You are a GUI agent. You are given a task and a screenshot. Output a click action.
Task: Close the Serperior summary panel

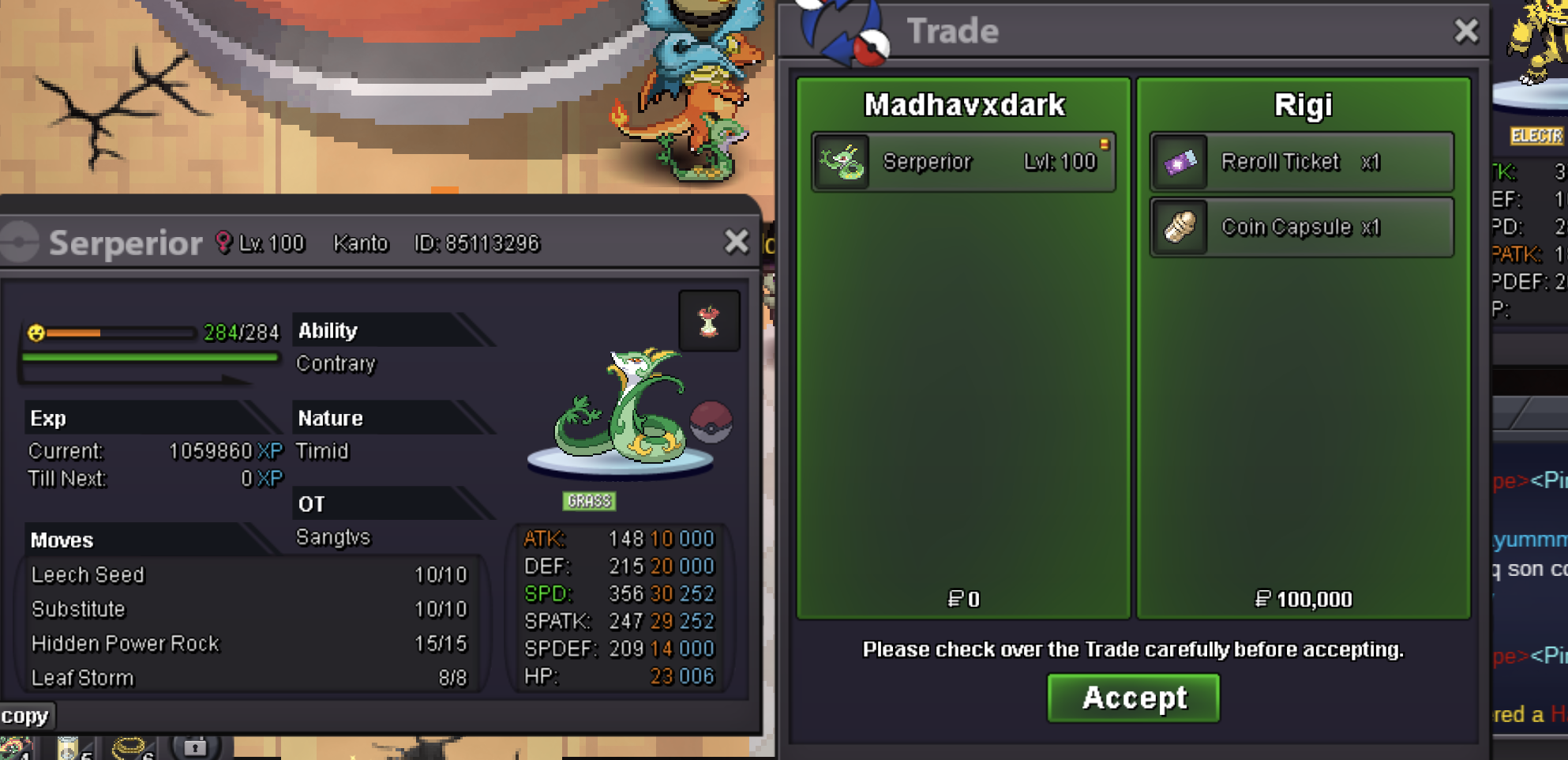pyautogui.click(x=736, y=242)
